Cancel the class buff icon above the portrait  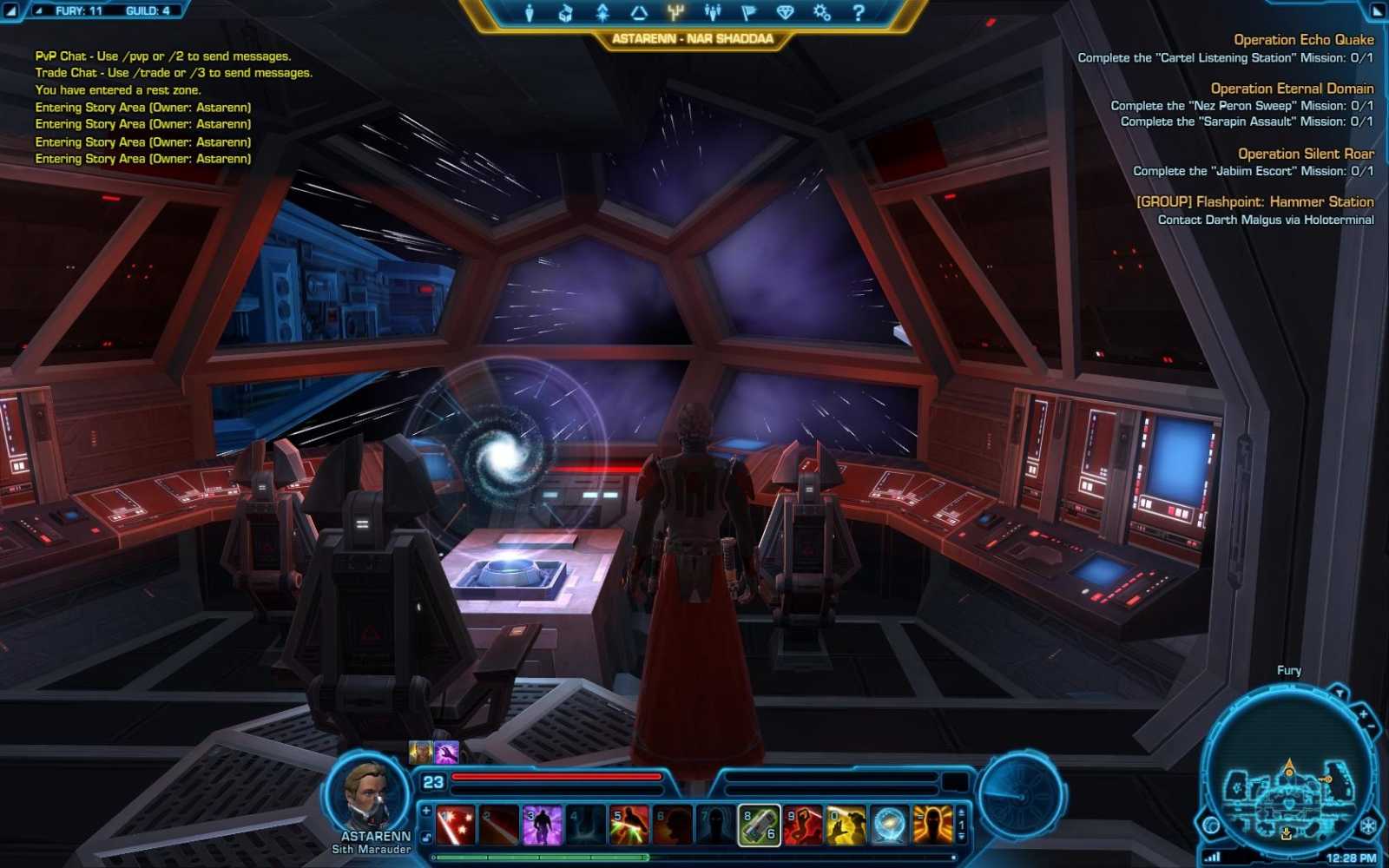pos(419,751)
